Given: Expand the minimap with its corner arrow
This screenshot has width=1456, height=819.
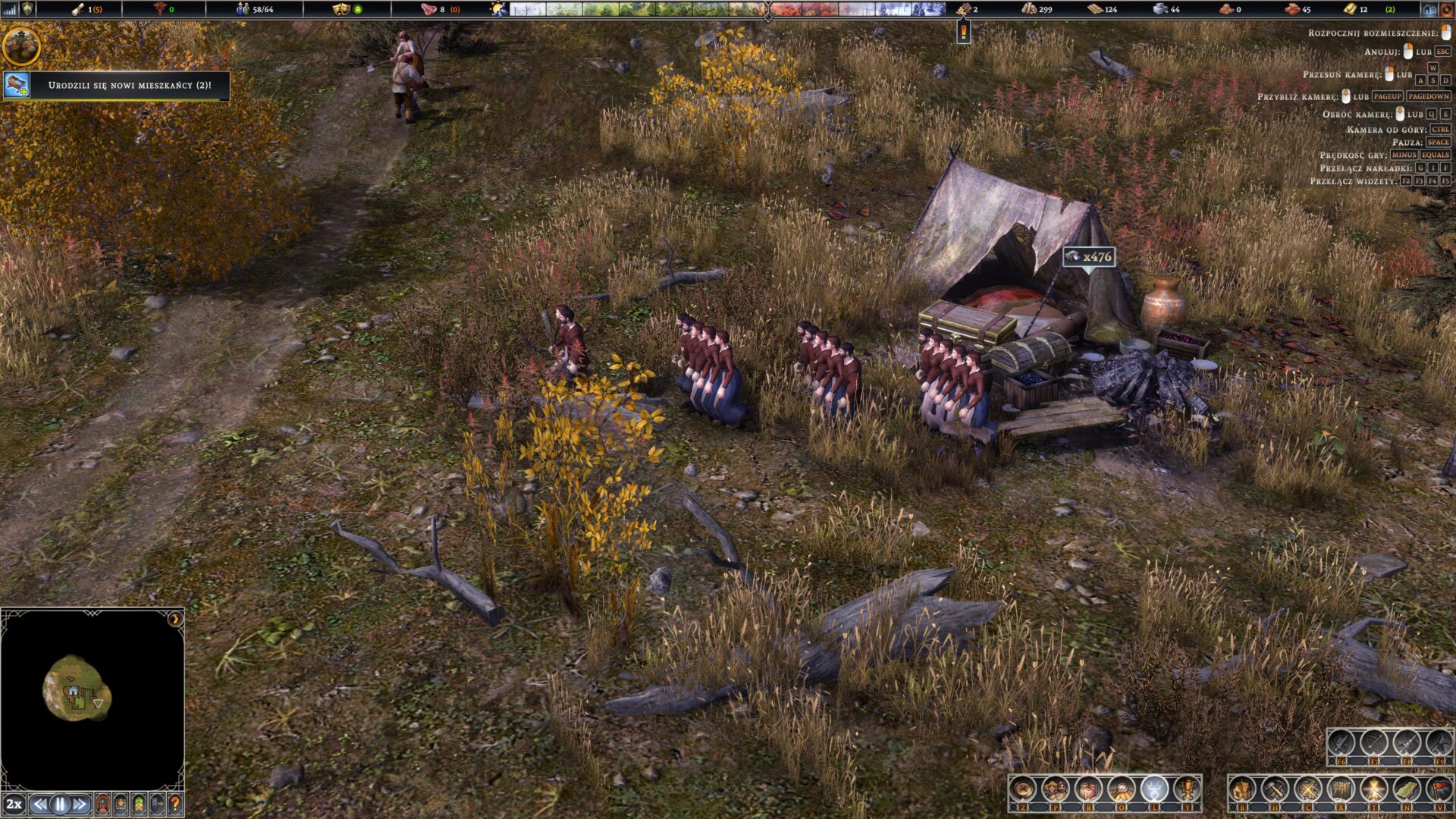Looking at the screenshot, I should pos(175,619).
